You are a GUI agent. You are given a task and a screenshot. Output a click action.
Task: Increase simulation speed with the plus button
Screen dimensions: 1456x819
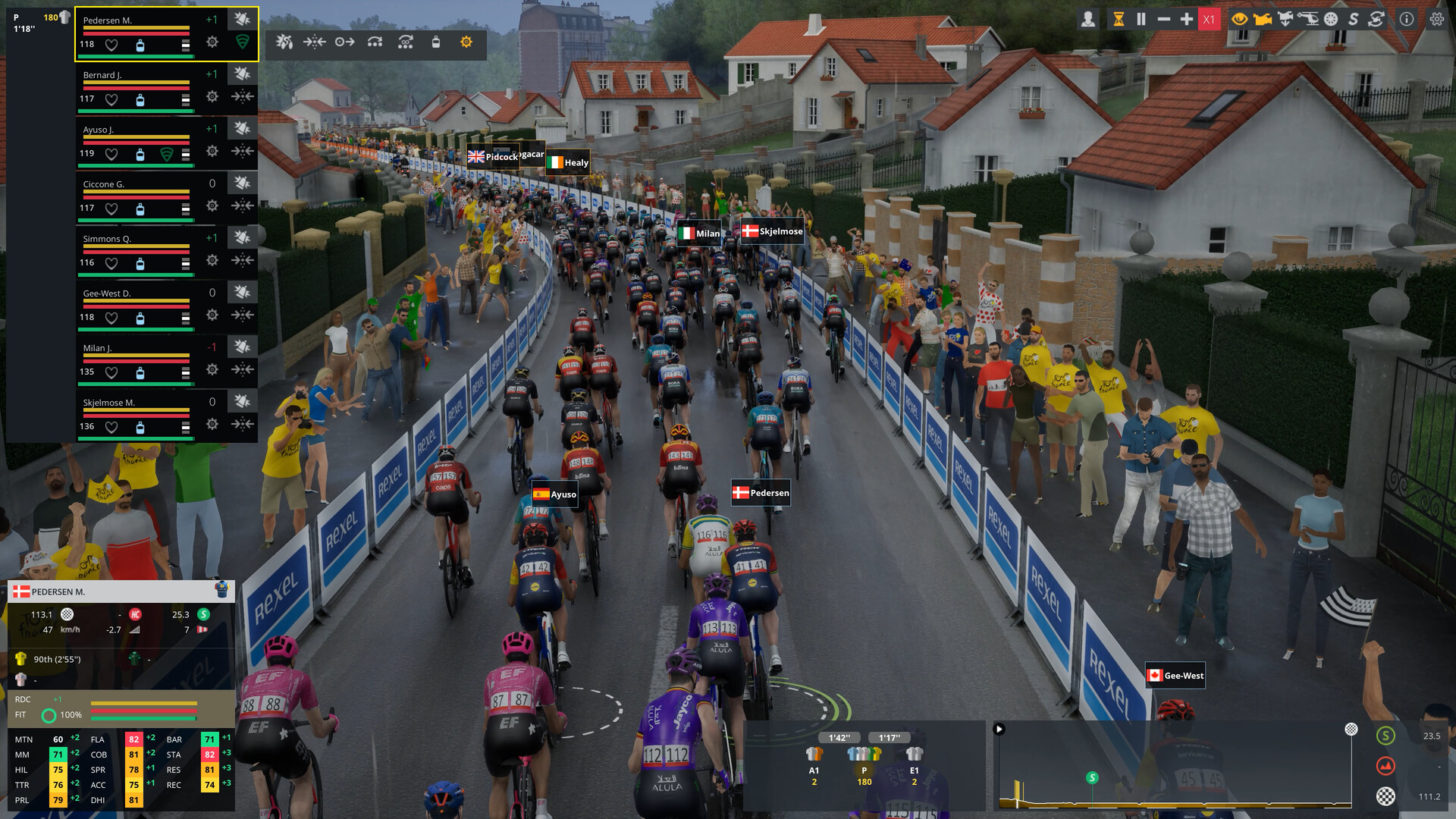[x=1188, y=19]
